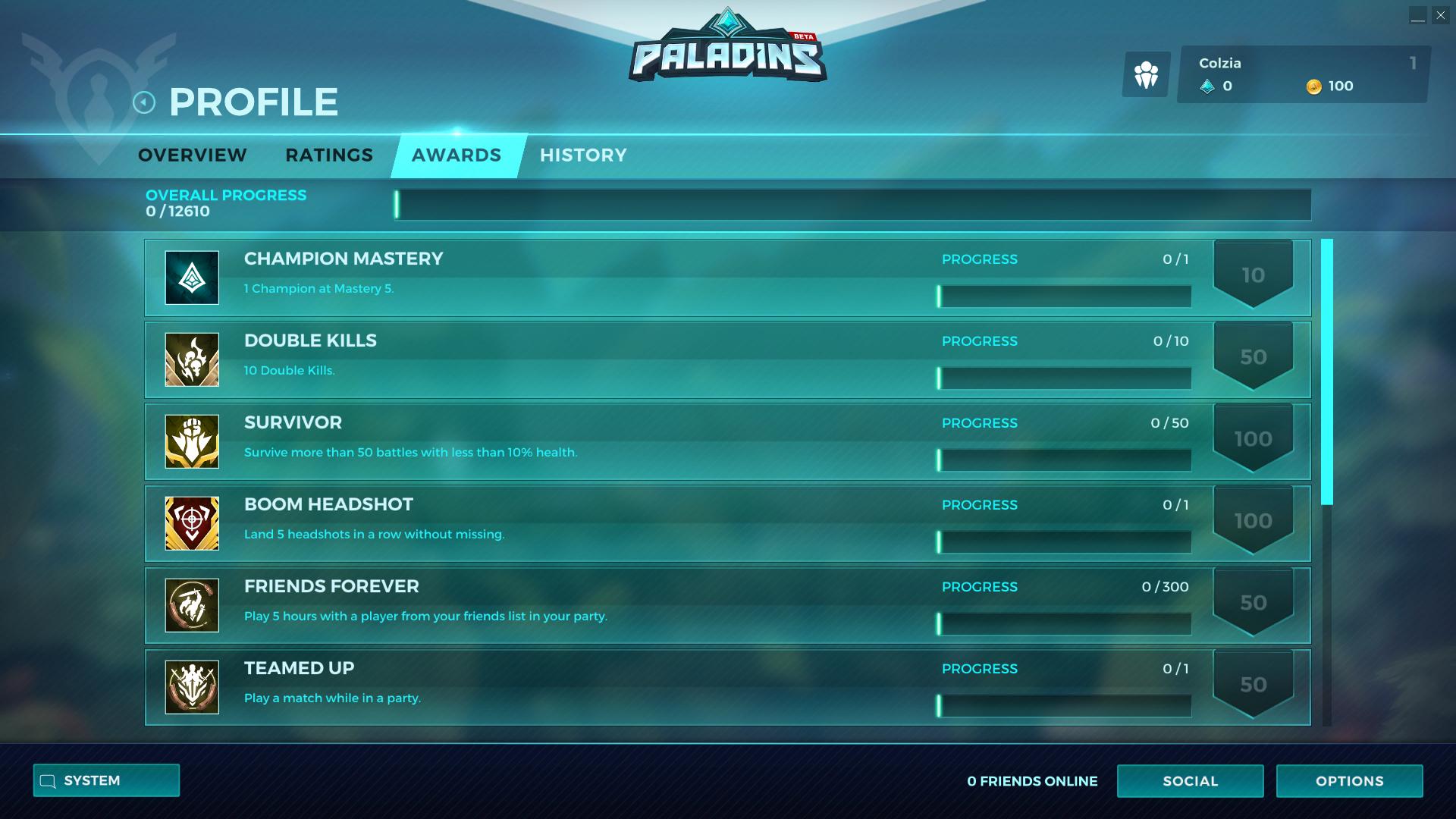Switch to the Ratings tab

(x=328, y=155)
